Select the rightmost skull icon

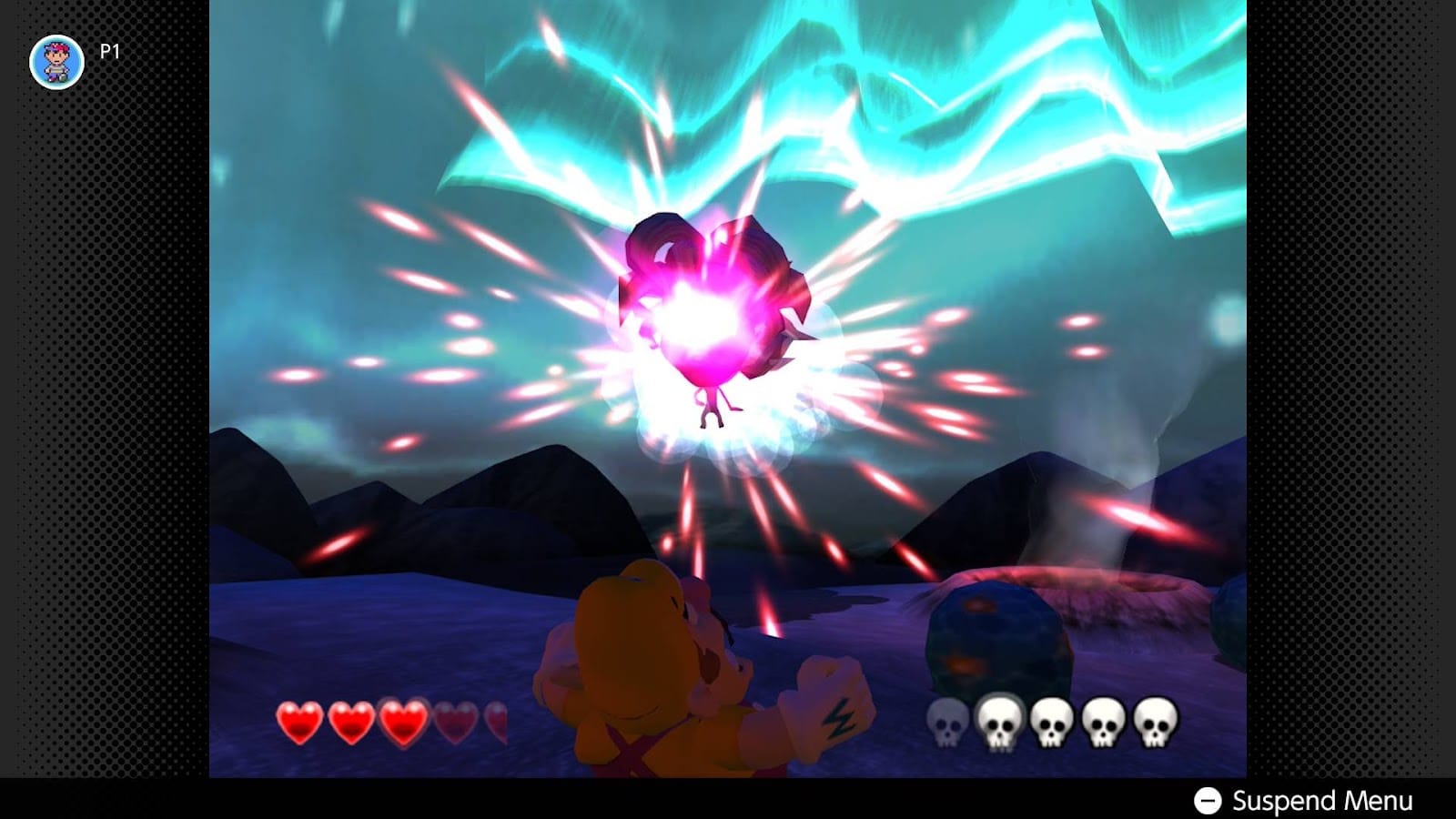1154,719
